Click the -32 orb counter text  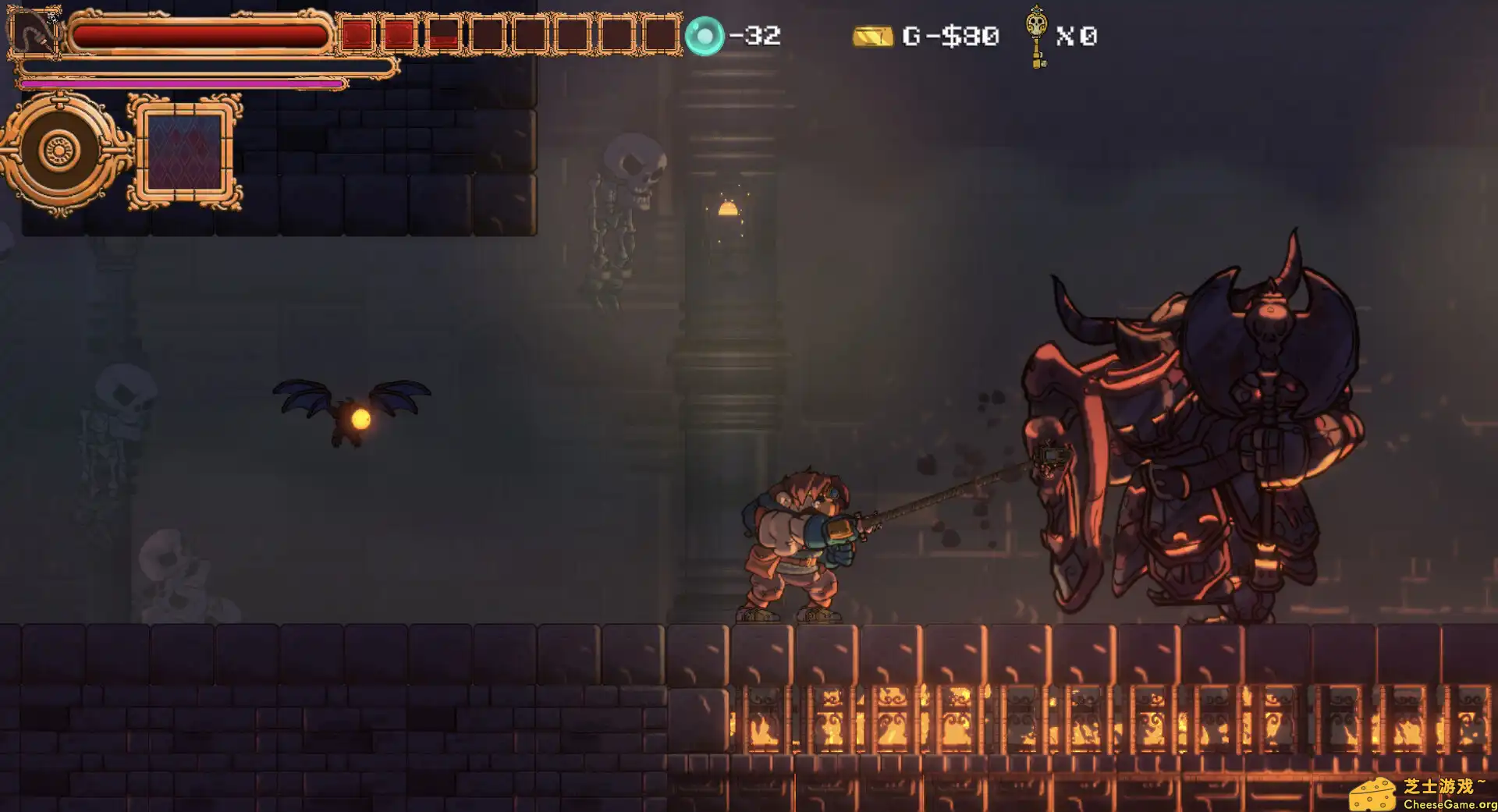[754, 35]
